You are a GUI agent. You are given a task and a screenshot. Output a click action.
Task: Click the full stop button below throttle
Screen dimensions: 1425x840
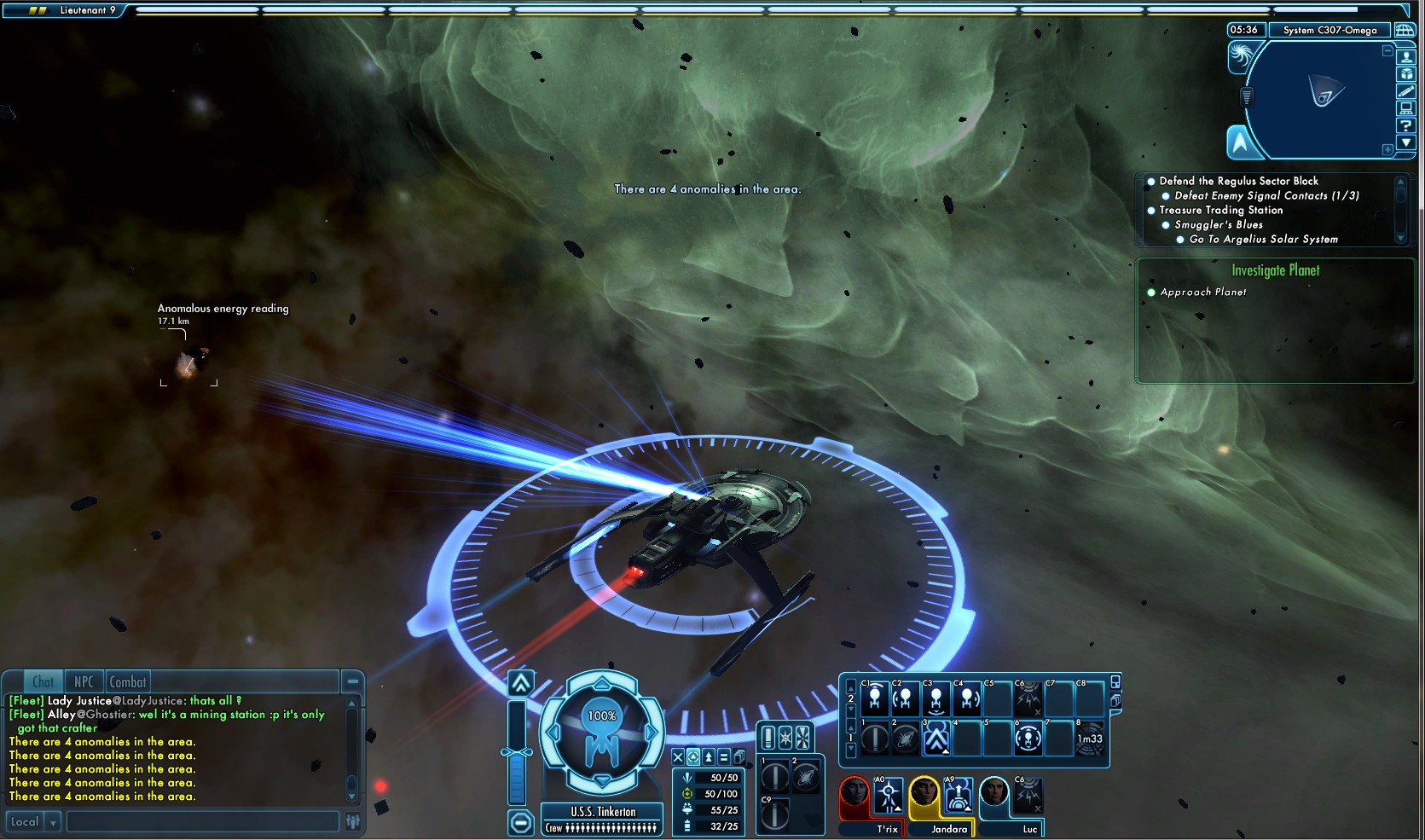coord(520,822)
